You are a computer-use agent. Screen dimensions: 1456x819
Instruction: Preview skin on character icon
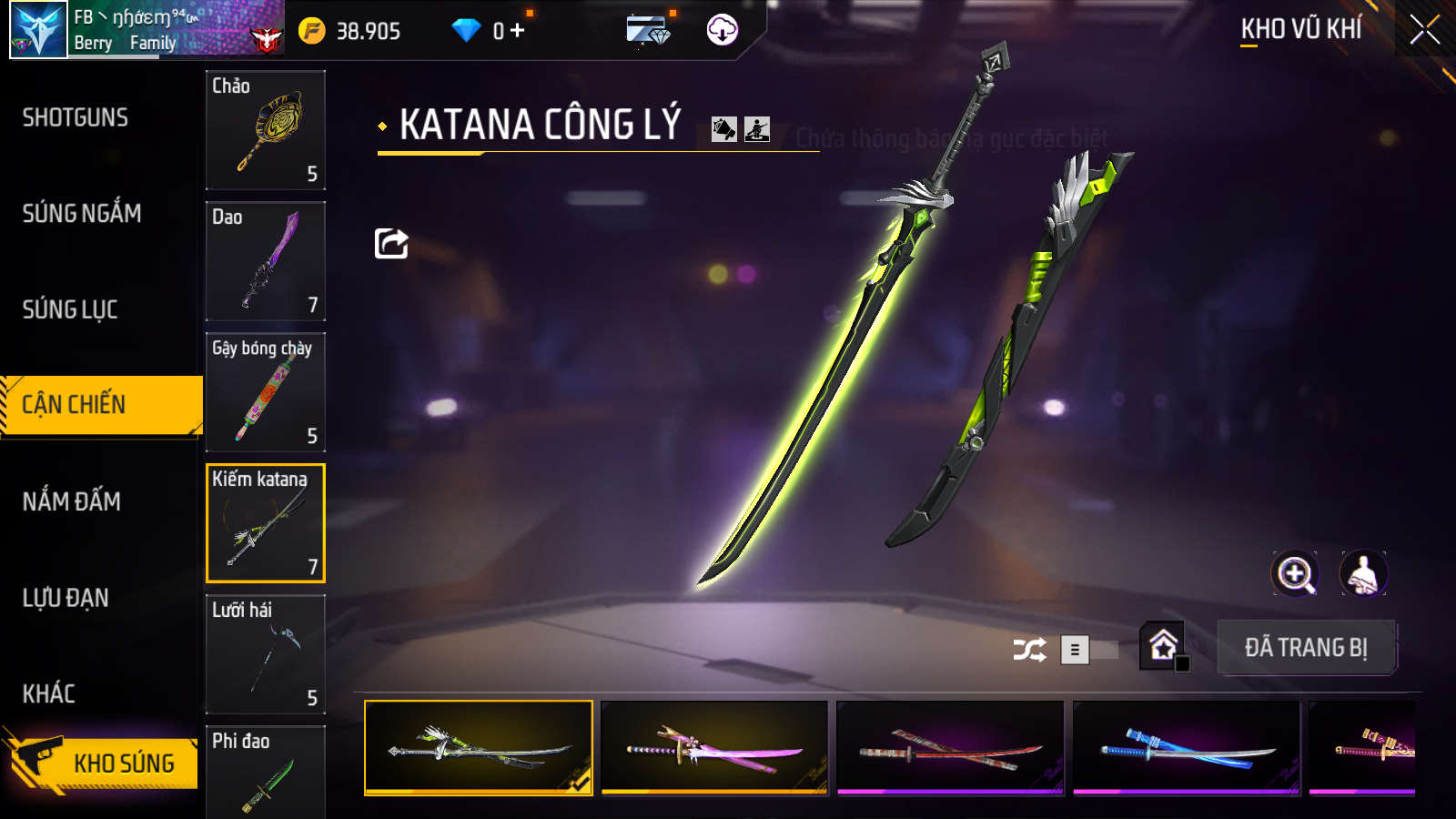click(x=1362, y=574)
